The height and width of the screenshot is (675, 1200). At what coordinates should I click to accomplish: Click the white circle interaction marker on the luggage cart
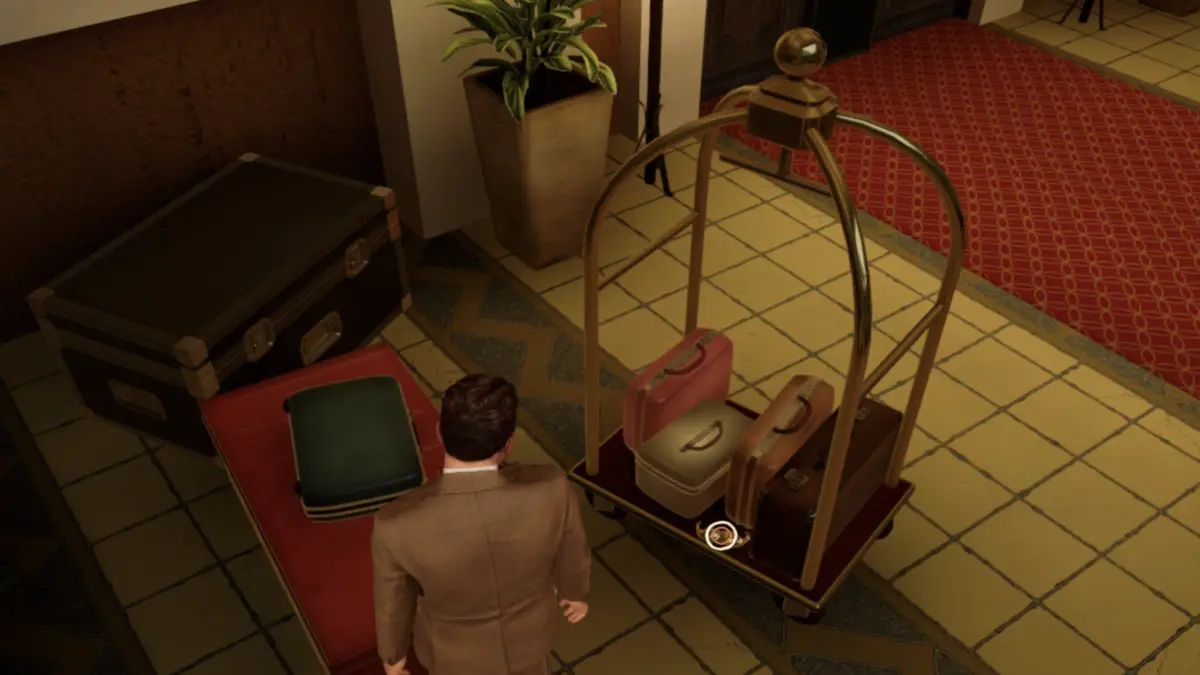tap(720, 536)
